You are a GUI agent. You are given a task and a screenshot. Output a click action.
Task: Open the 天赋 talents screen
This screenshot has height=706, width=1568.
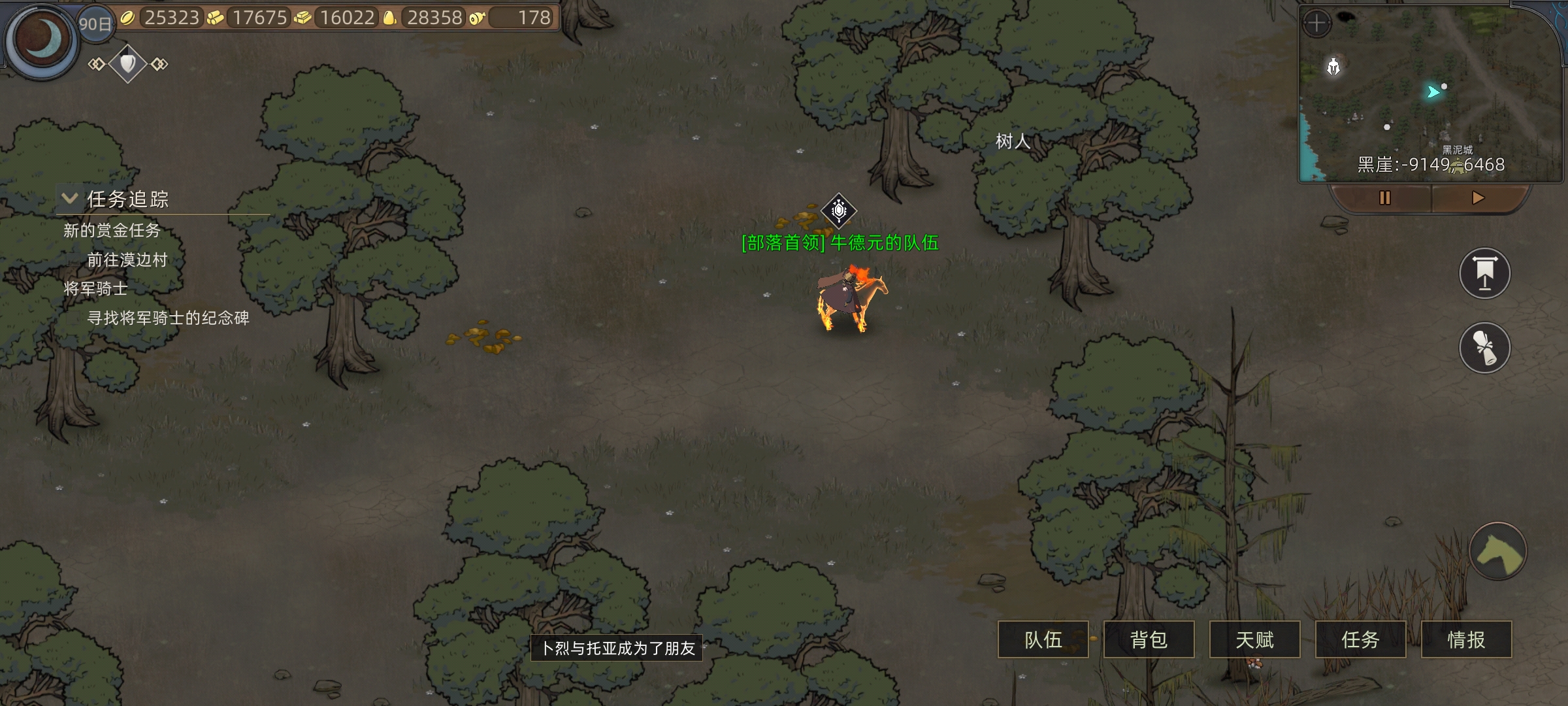click(1254, 639)
